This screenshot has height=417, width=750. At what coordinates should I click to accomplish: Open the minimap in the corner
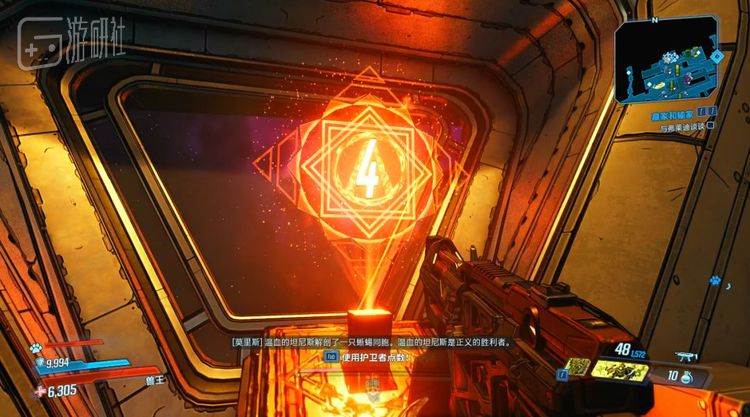click(x=666, y=62)
